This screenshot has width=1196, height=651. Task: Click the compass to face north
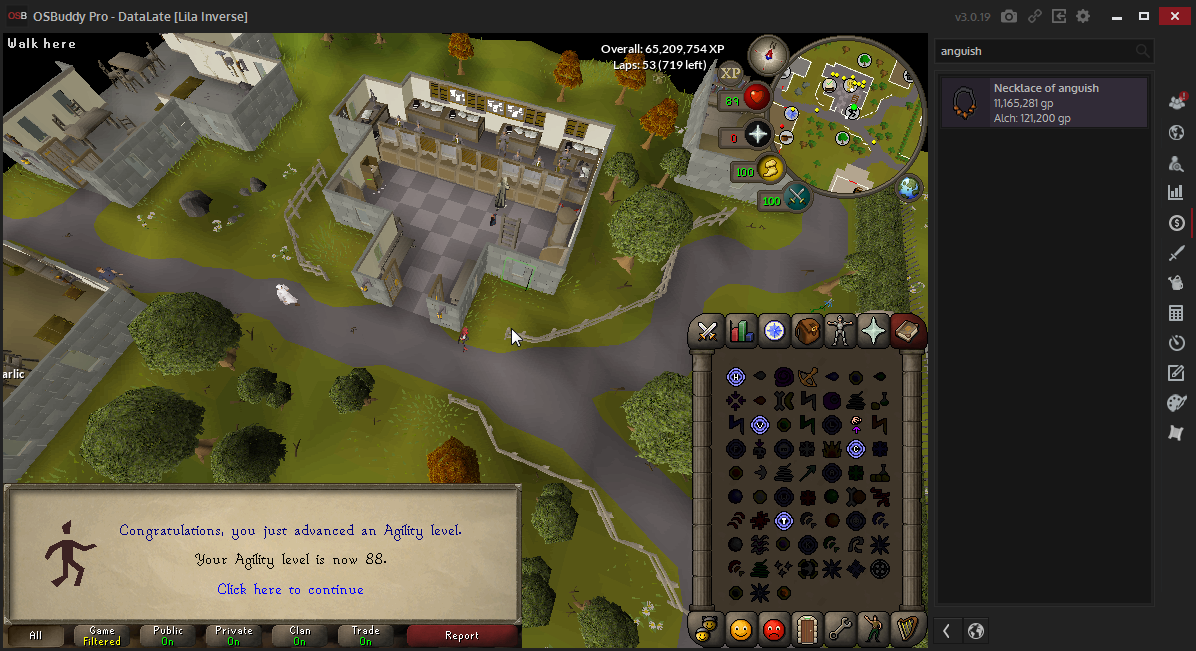pyautogui.click(x=768, y=51)
